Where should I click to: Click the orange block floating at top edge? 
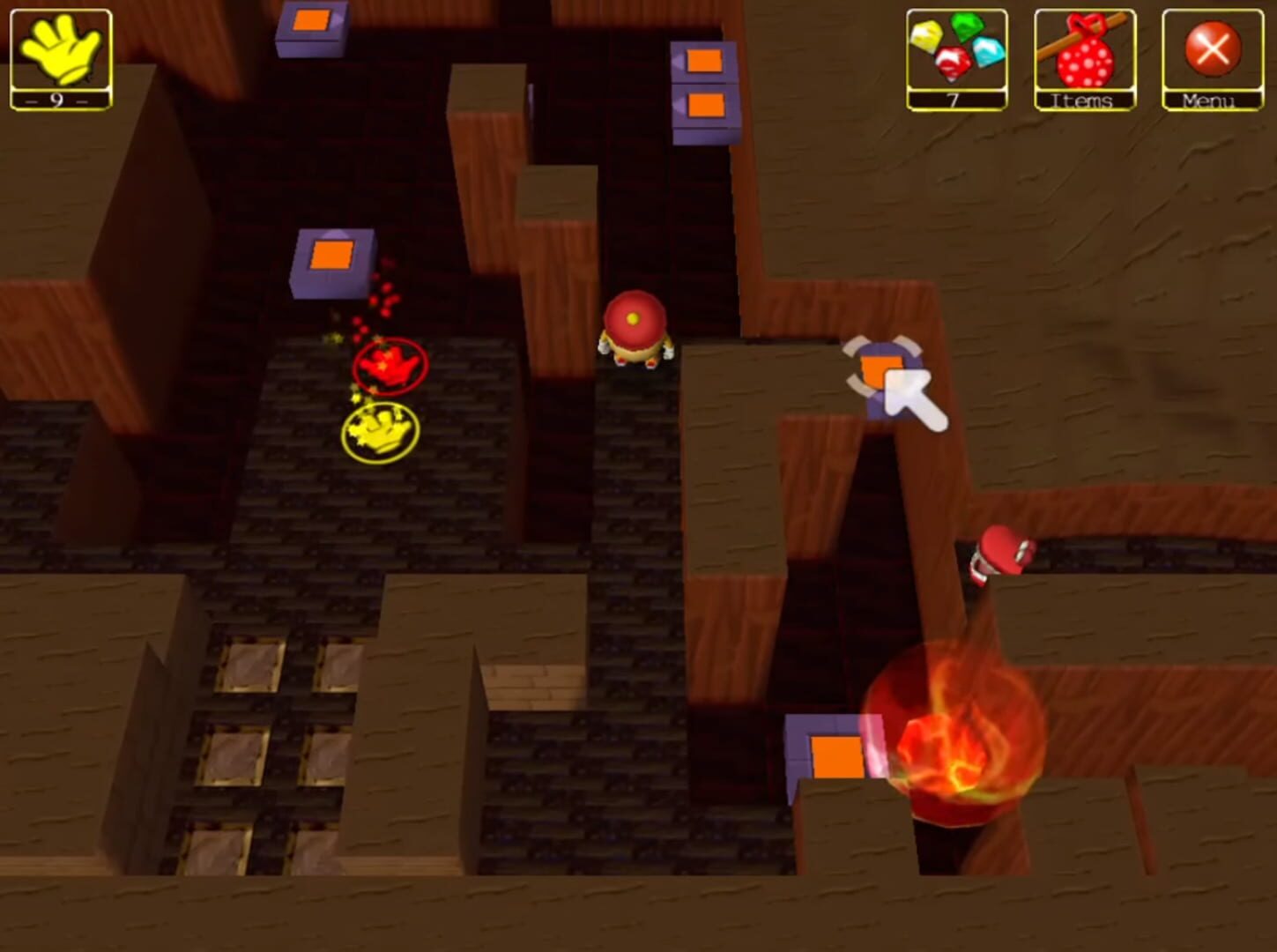(313, 19)
